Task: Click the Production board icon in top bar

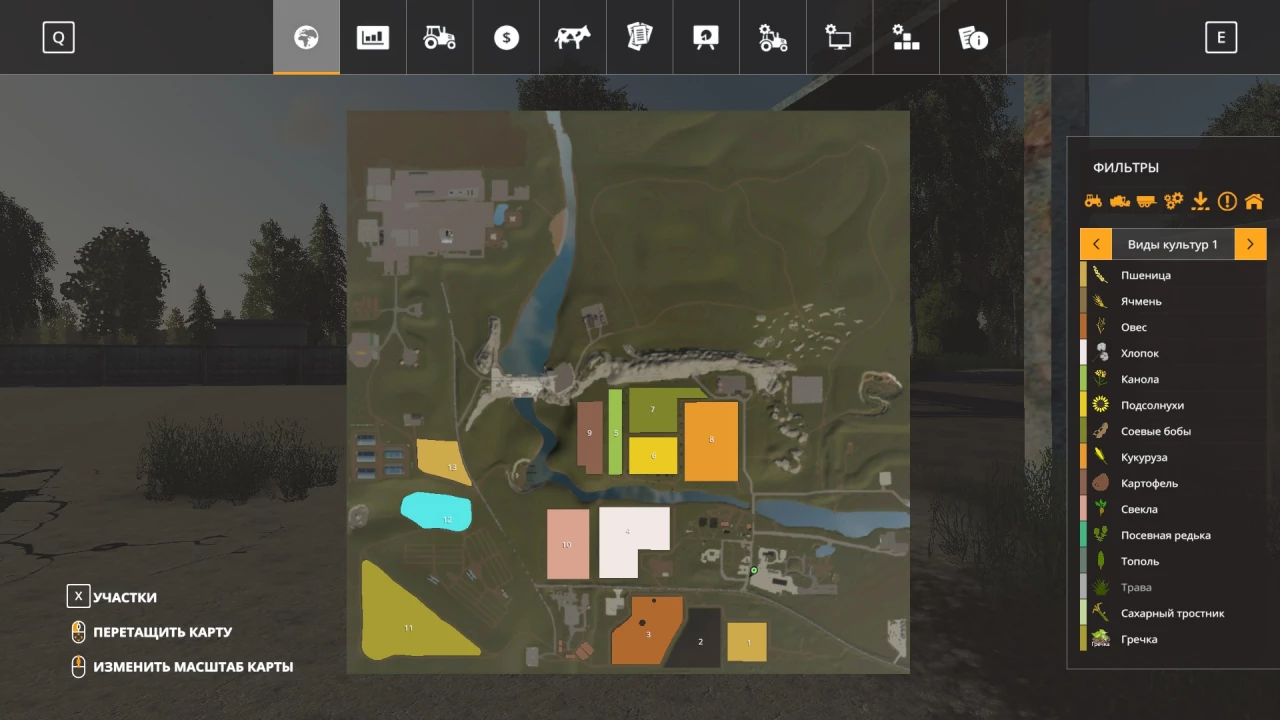Action: pyautogui.click(x=705, y=37)
